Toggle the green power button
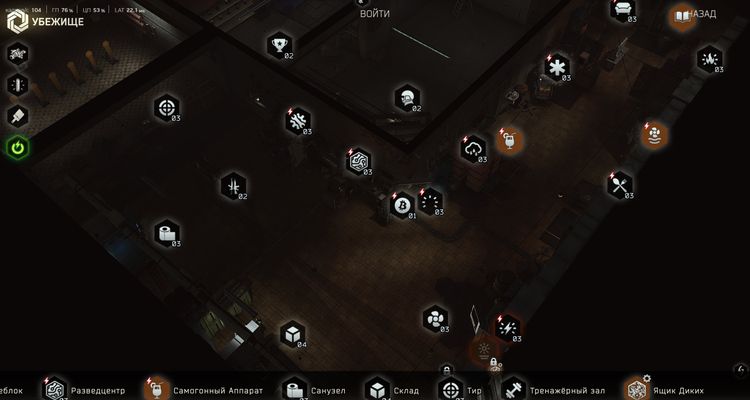 coord(18,148)
